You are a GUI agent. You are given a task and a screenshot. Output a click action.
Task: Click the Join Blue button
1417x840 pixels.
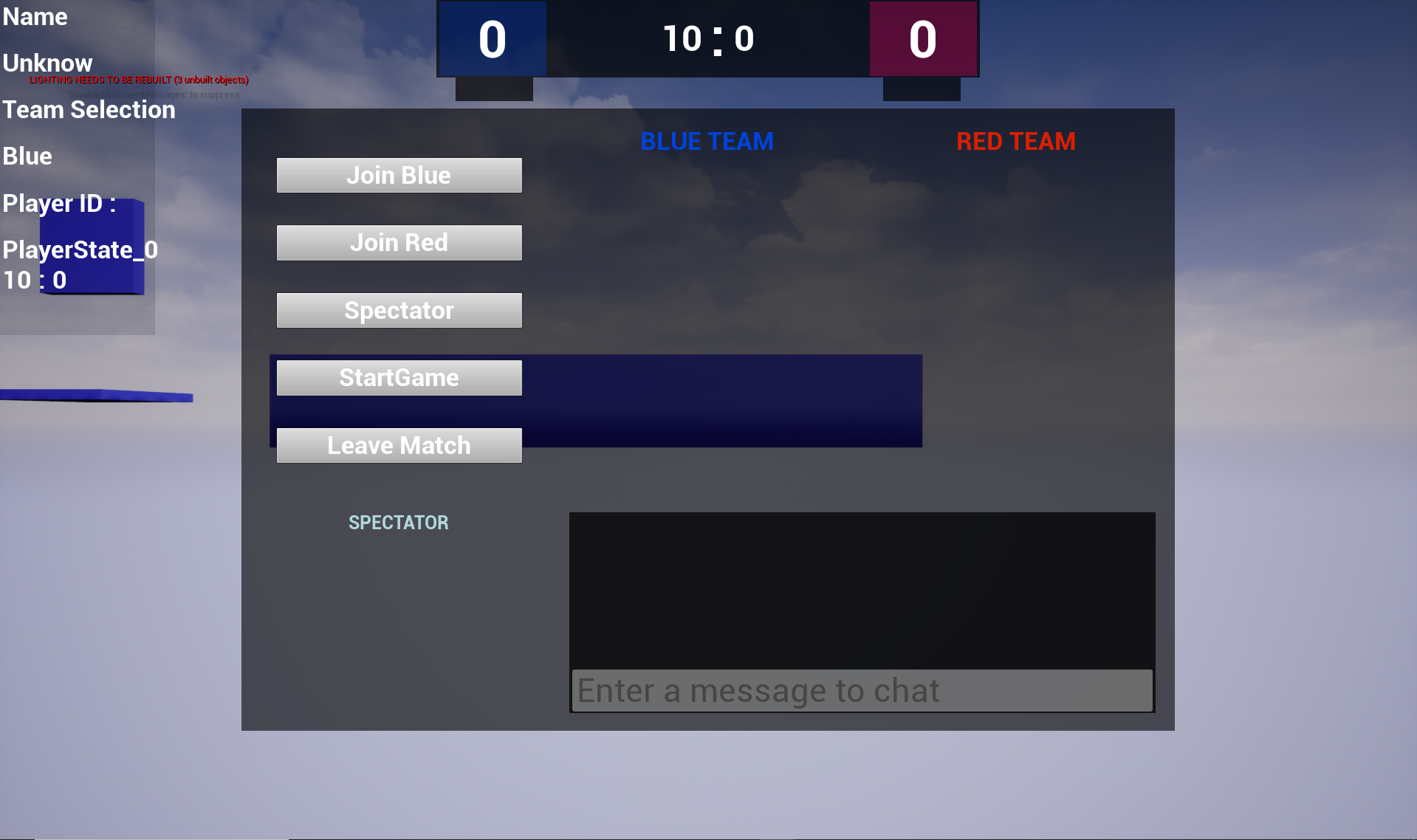click(x=399, y=176)
